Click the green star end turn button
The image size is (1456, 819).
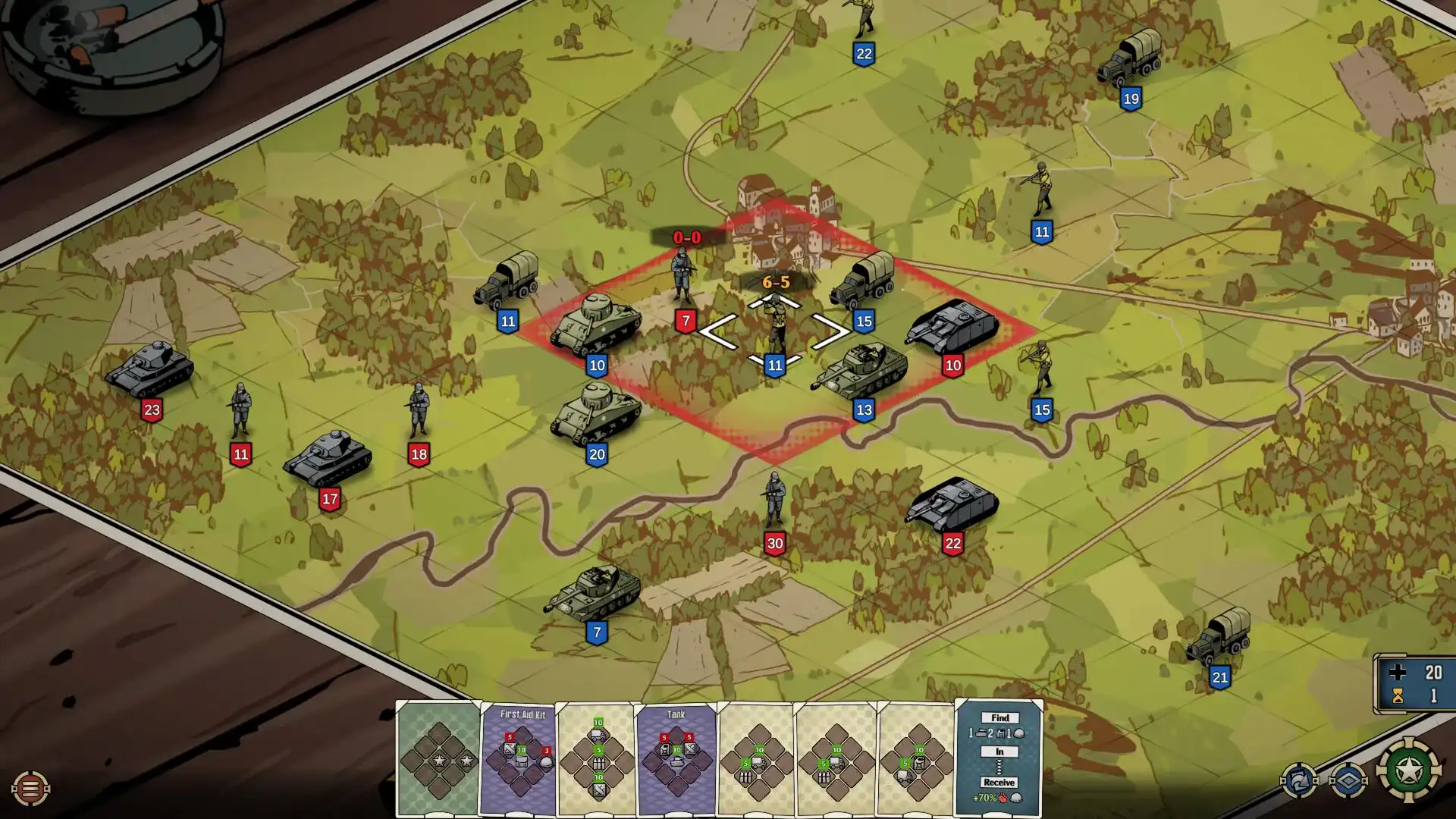(1409, 770)
